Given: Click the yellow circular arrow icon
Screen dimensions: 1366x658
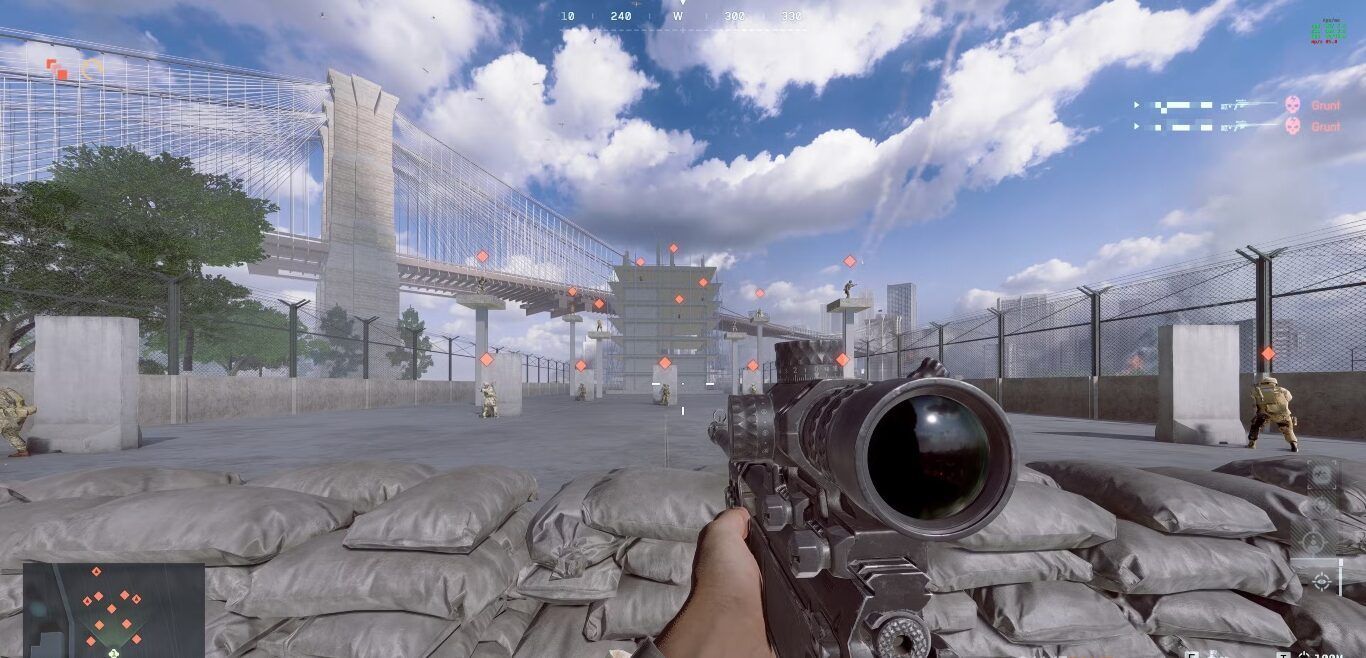Looking at the screenshot, I should 92,69.
